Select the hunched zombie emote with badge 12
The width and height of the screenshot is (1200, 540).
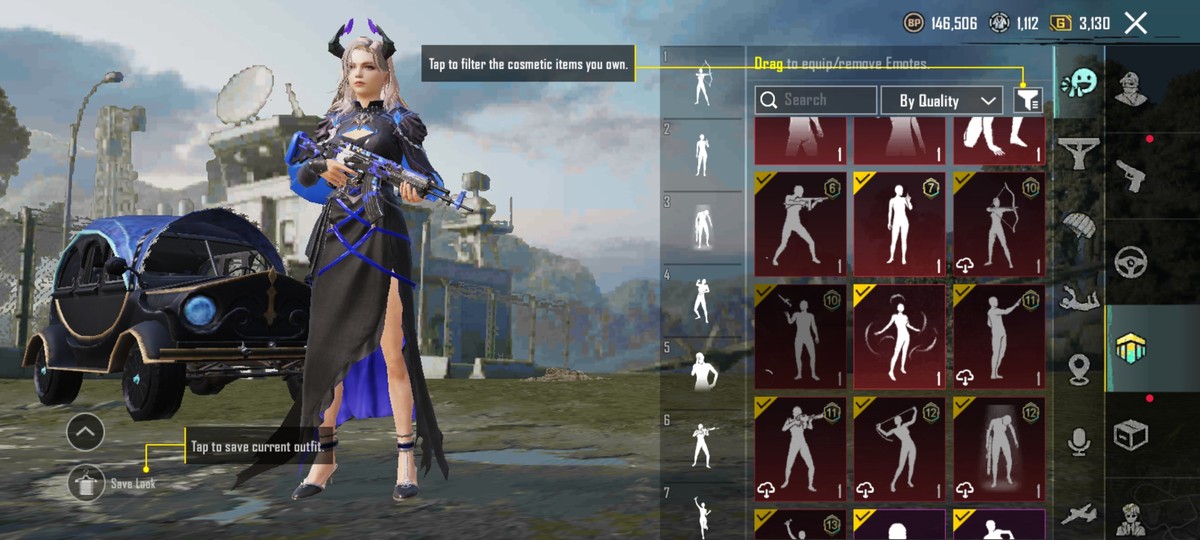[x=999, y=448]
